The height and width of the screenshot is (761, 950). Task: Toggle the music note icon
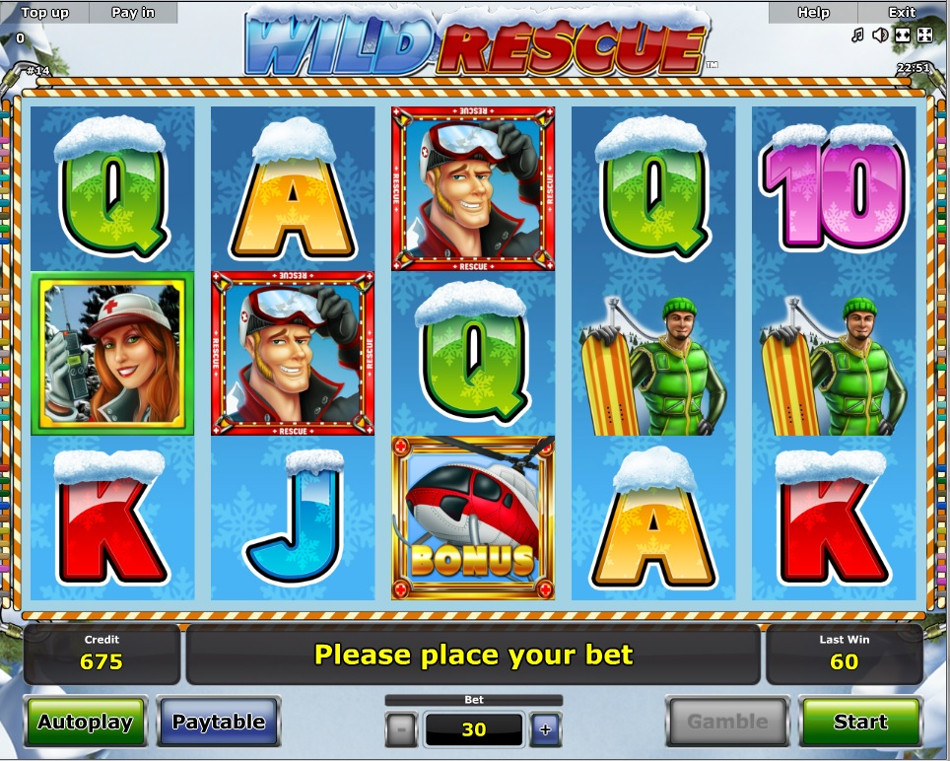pos(857,36)
